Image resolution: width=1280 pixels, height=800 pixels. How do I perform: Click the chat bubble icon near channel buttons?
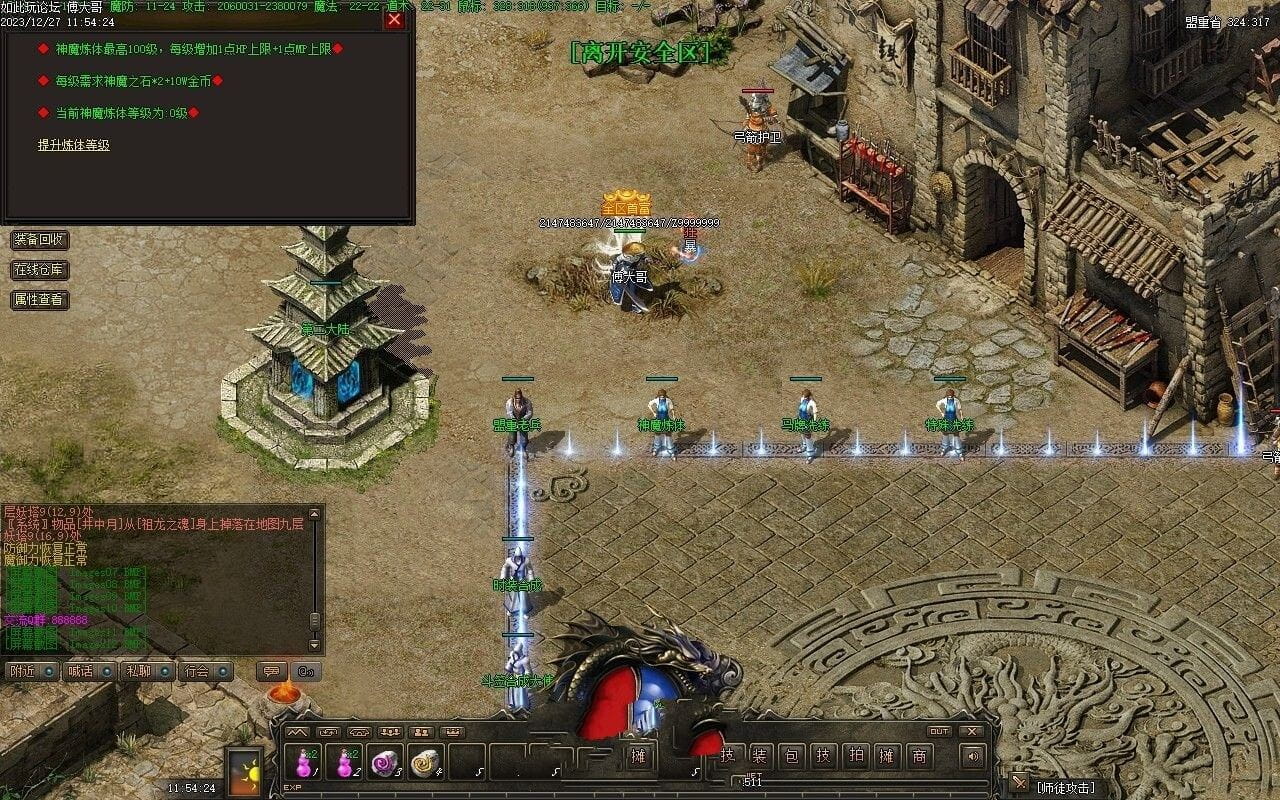click(x=272, y=671)
